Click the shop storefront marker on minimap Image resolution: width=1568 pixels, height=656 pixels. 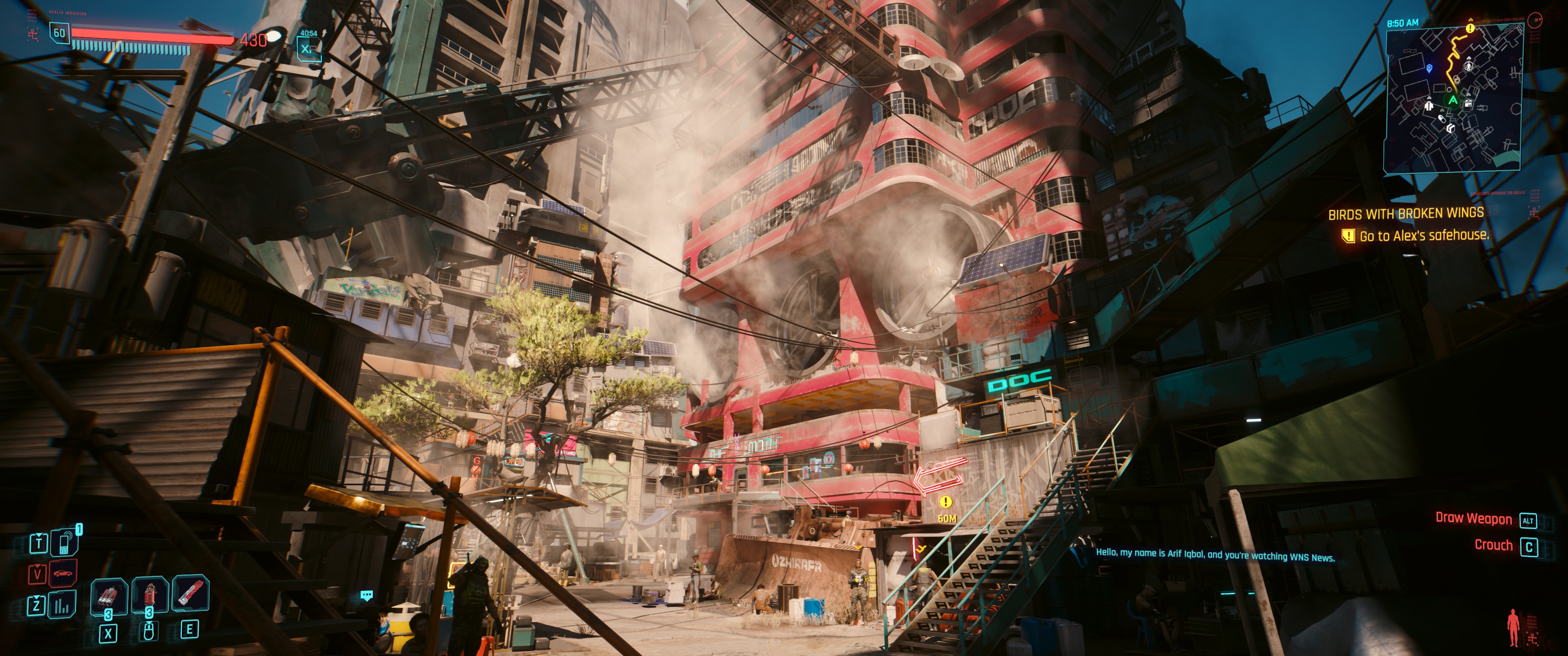point(1468,103)
